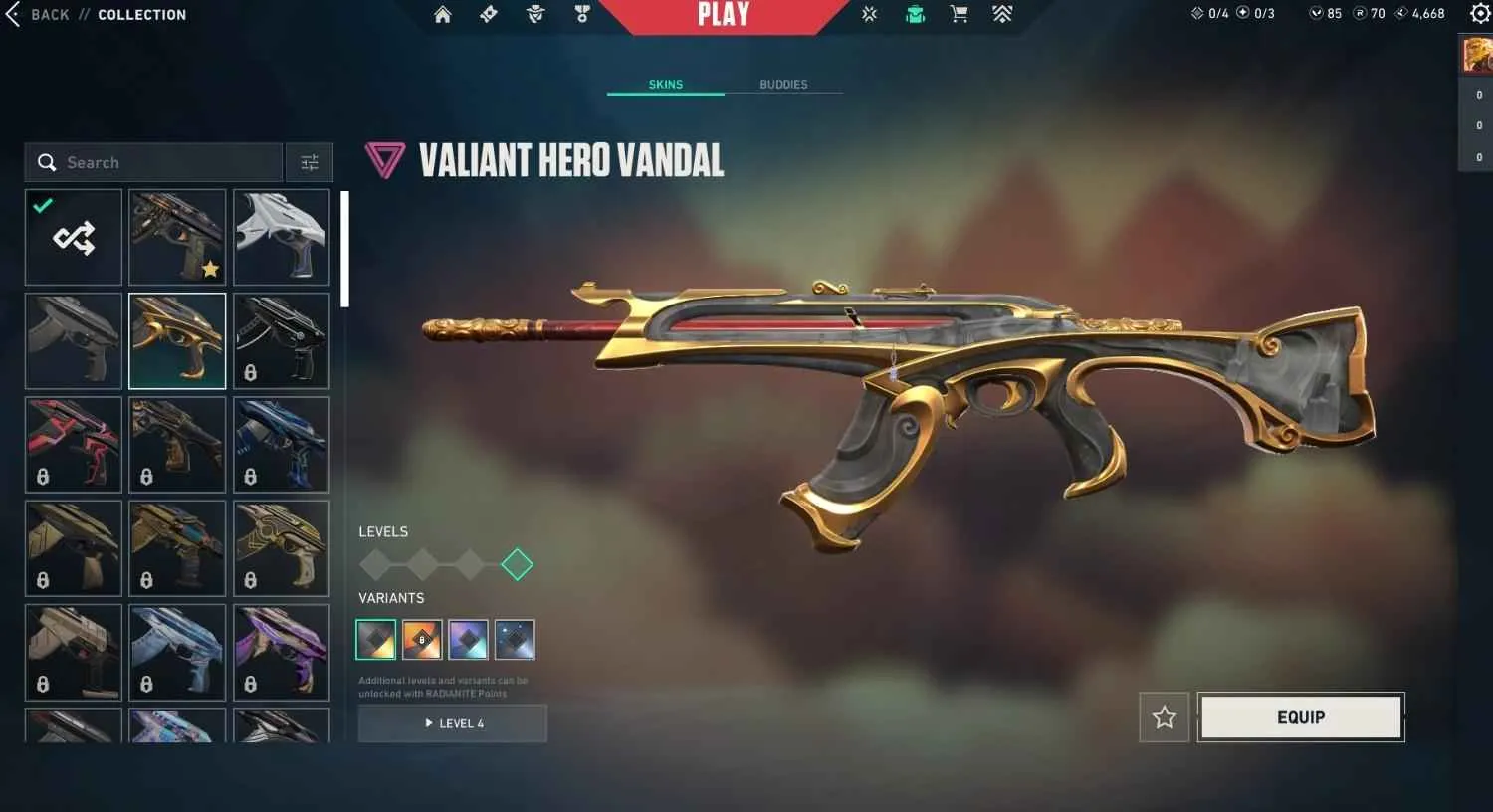
Task: Click the search filter icon beside the search bar
Action: click(309, 161)
